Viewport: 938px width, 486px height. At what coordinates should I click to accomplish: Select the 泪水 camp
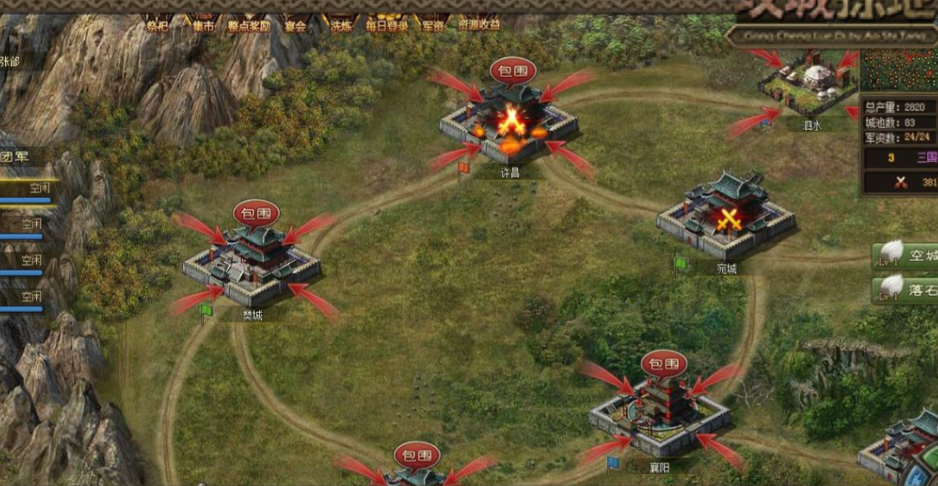coord(808,85)
